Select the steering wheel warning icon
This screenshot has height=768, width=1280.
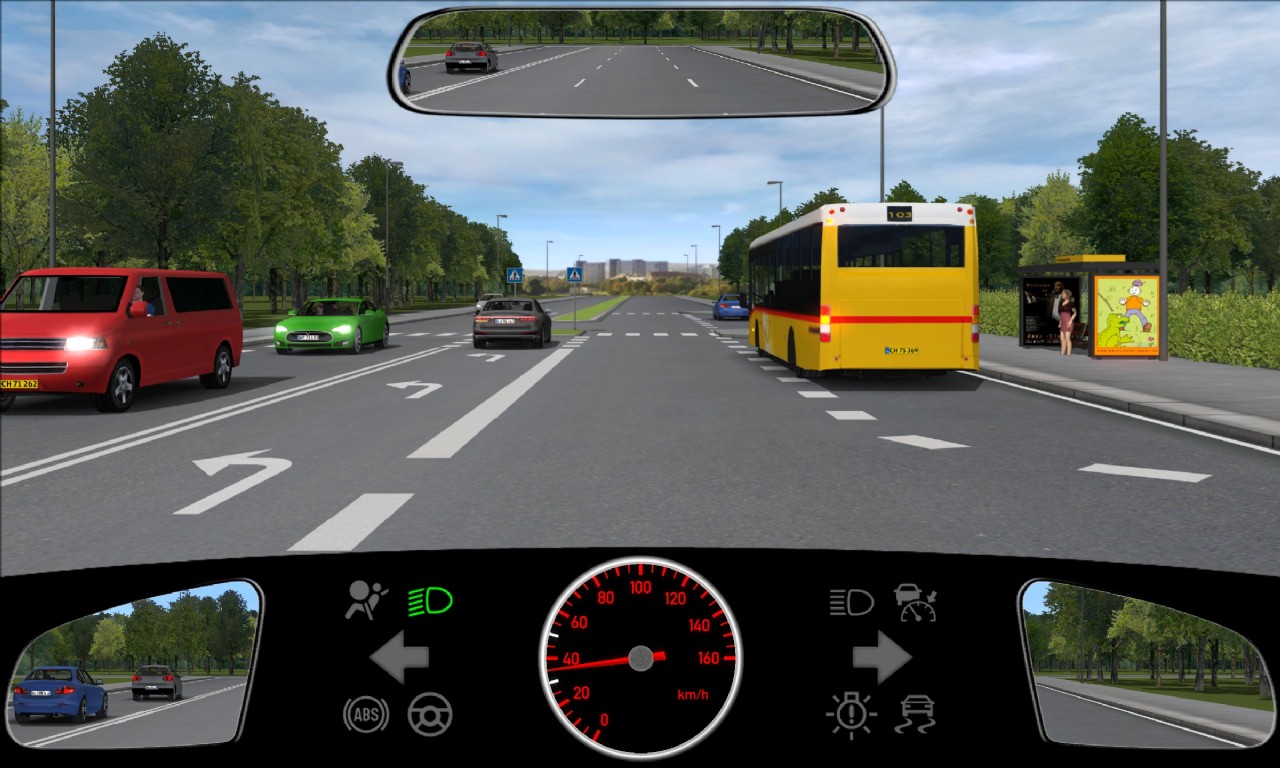(x=430, y=714)
